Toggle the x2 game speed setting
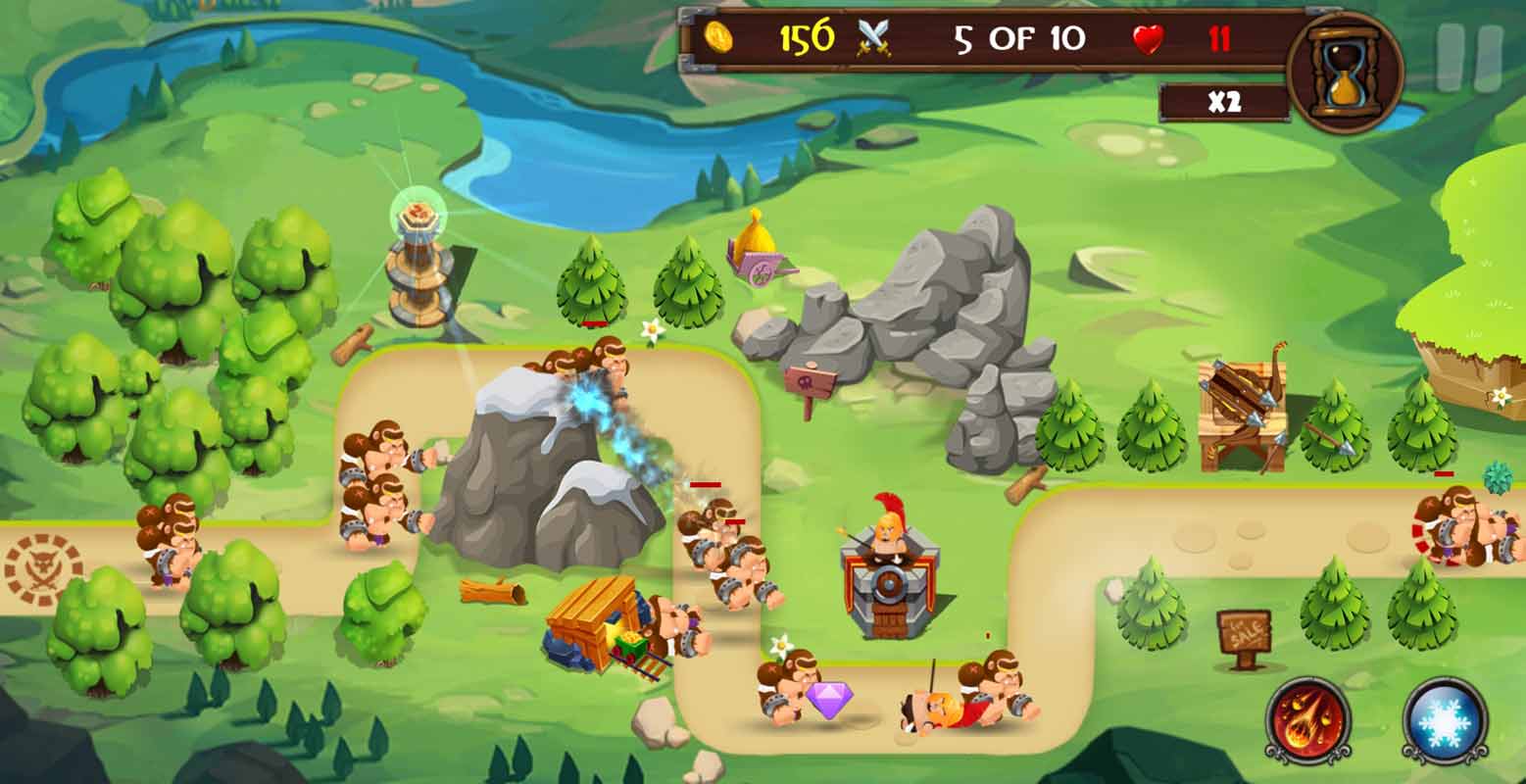 tap(1221, 99)
